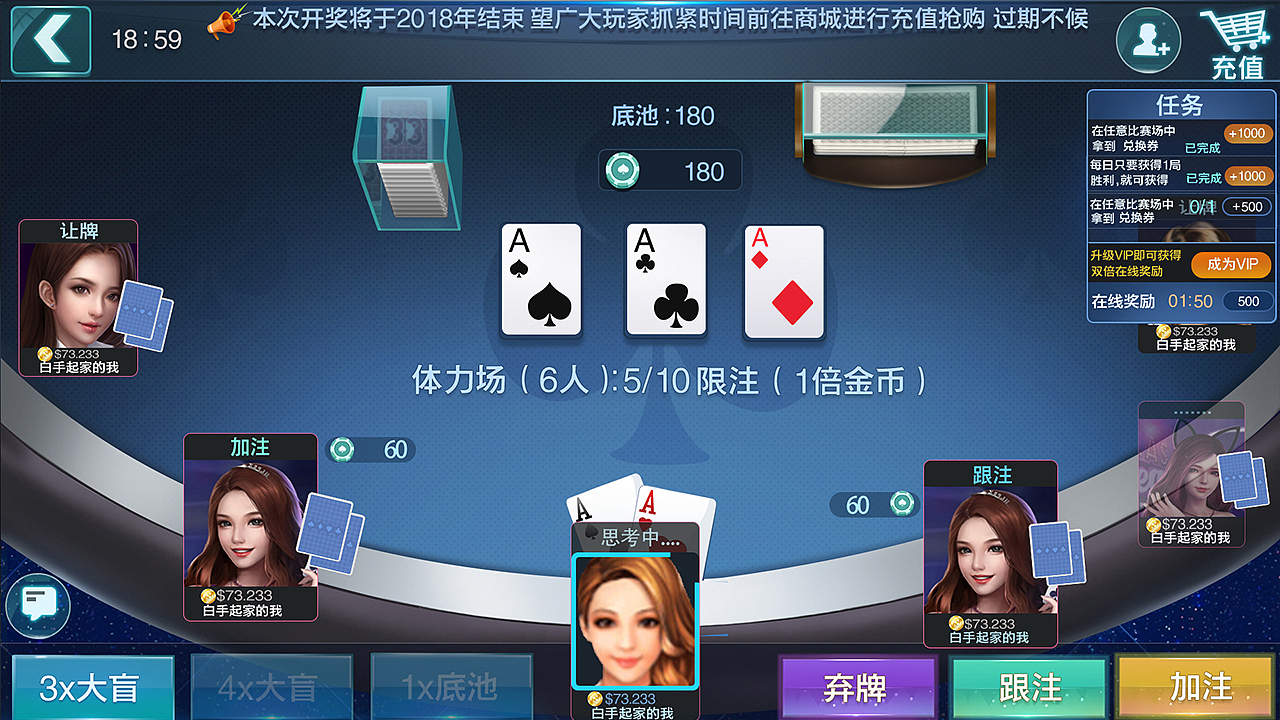
Task: Select the 3x大盲 bet option
Action: [x=92, y=688]
